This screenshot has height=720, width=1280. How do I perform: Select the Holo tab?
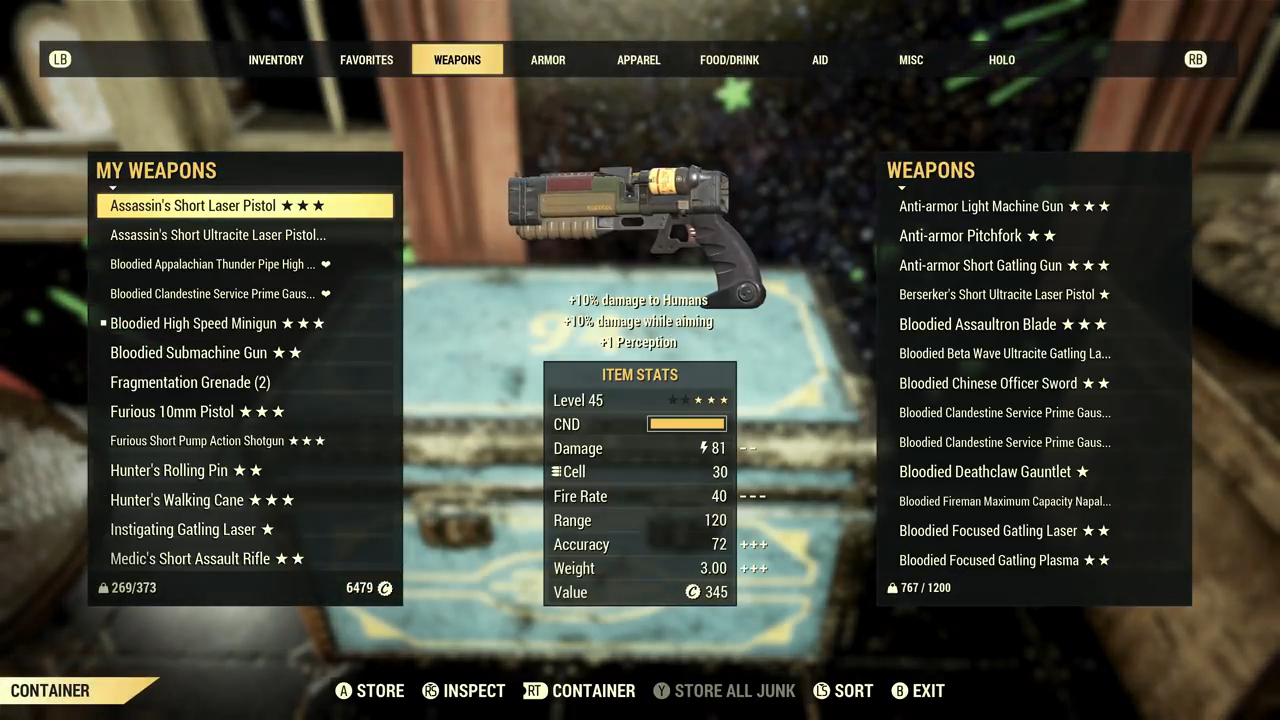tap(1001, 60)
